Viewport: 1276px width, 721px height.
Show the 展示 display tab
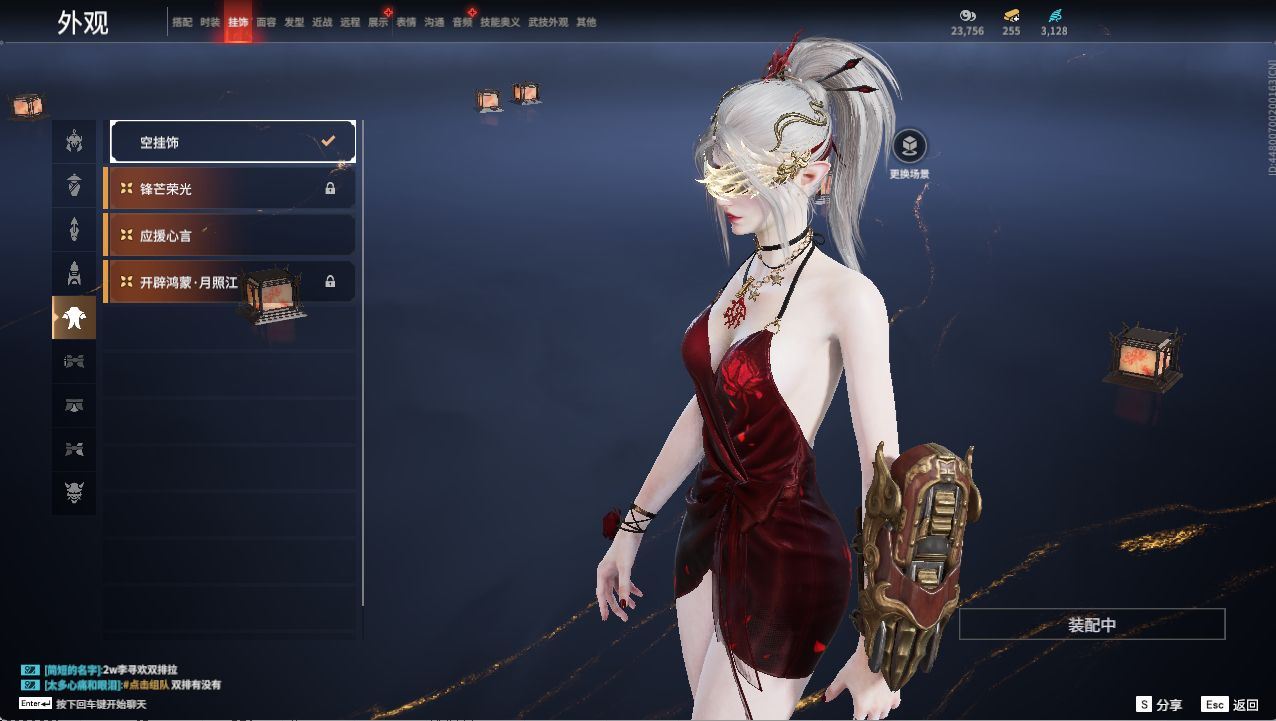coord(378,22)
